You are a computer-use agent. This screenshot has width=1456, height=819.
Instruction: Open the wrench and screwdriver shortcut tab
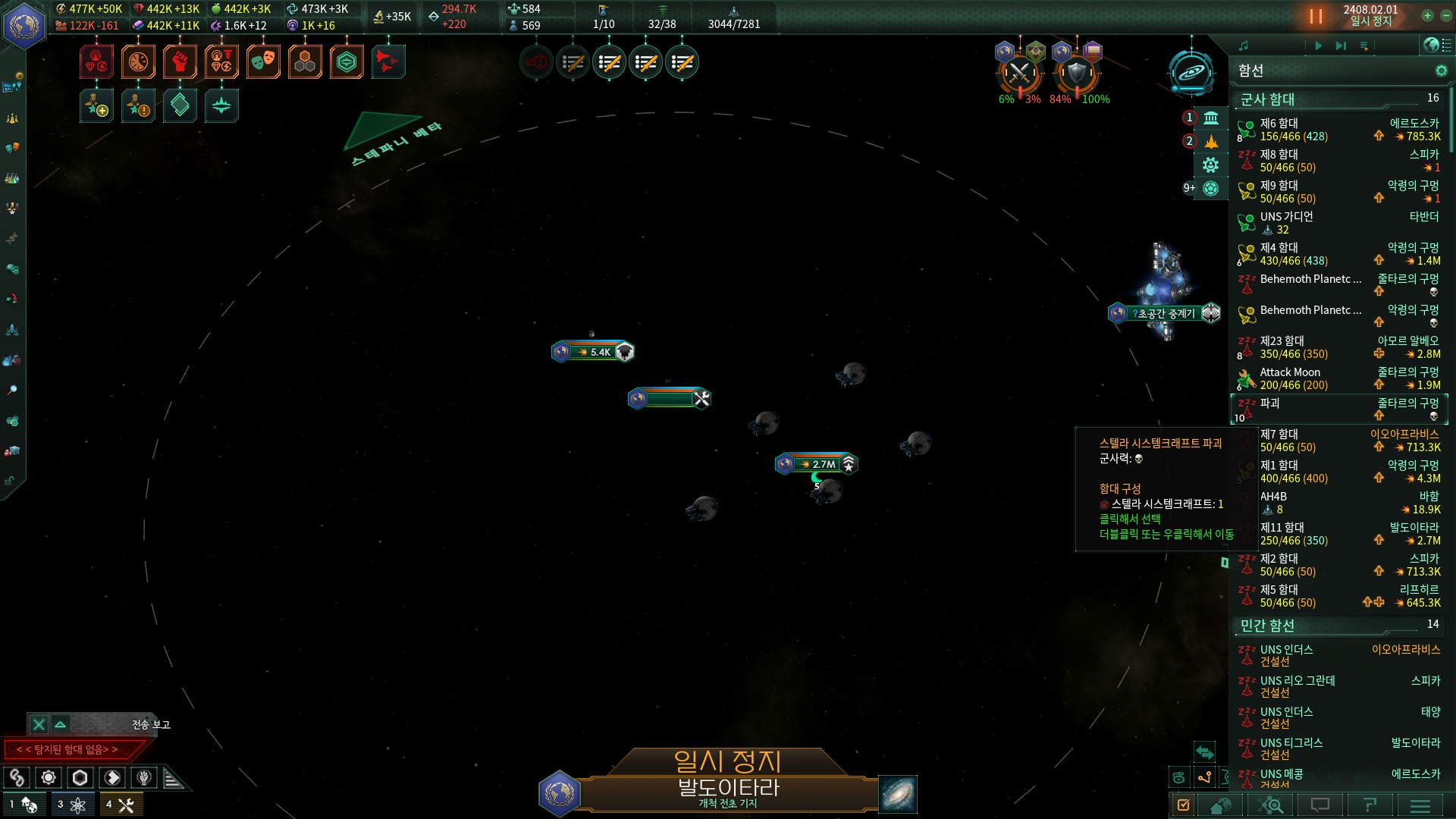tap(121, 805)
